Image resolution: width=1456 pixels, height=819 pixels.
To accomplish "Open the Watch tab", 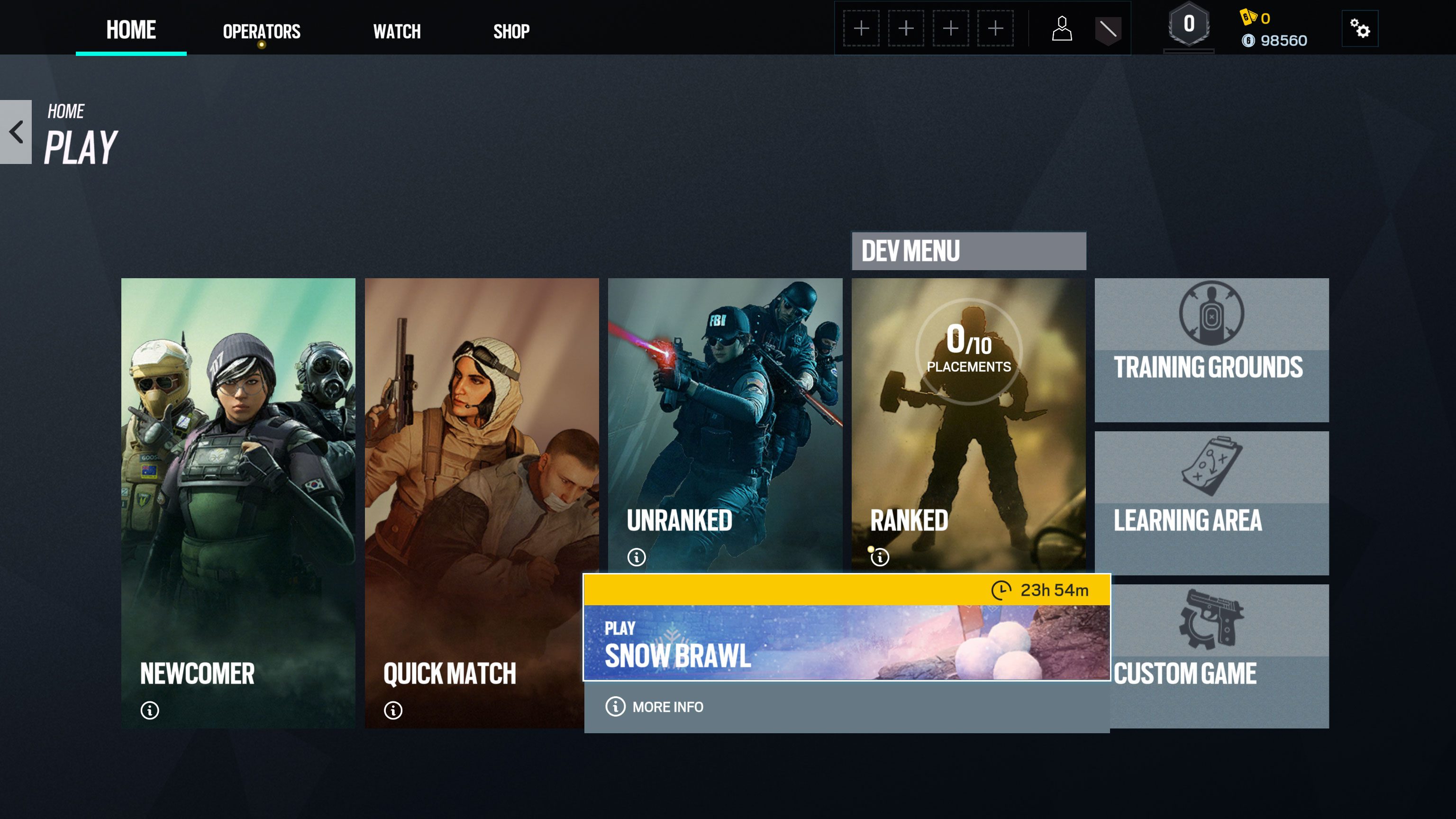I will point(397,31).
